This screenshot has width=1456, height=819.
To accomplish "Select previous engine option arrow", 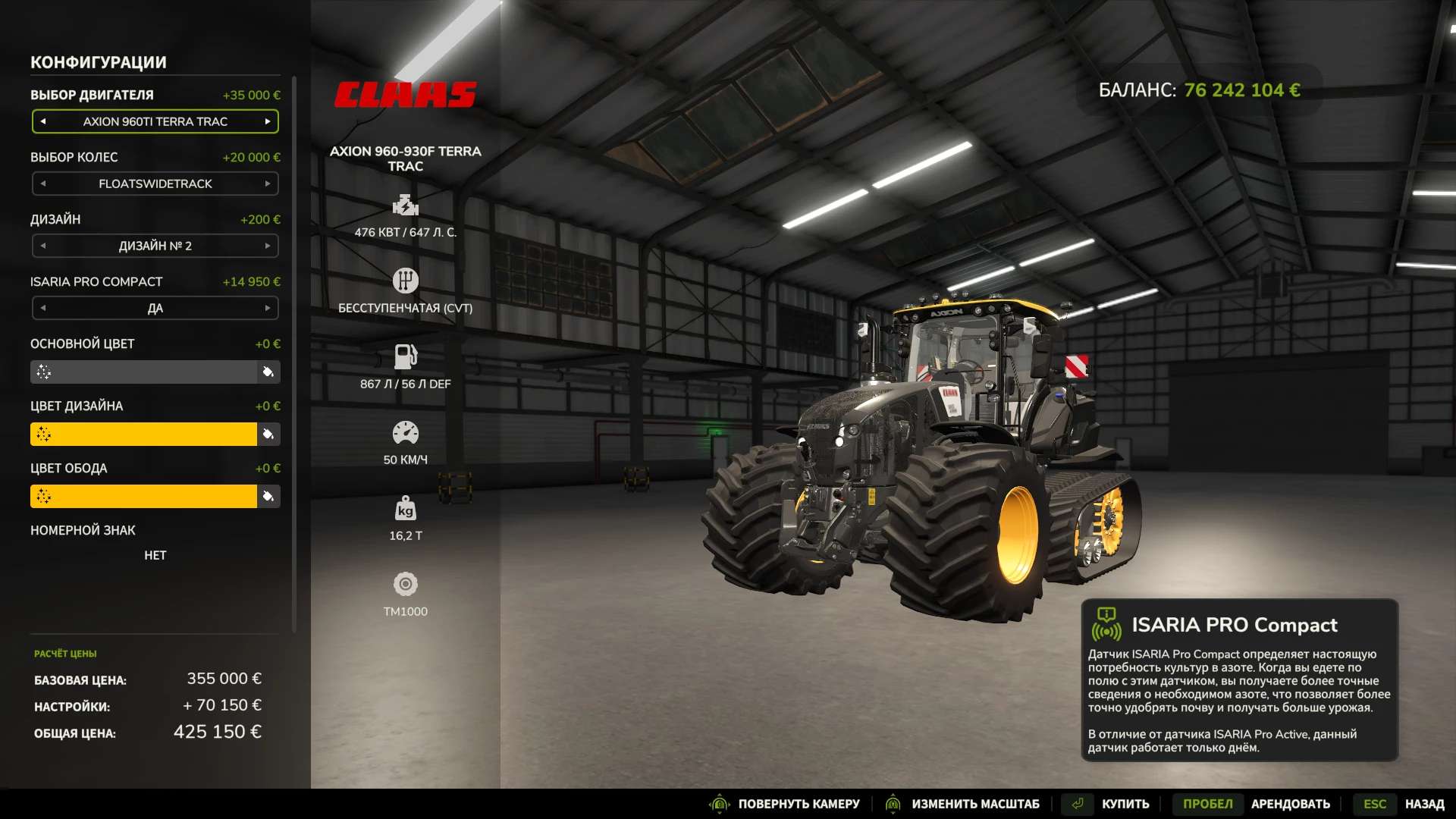I will [43, 121].
